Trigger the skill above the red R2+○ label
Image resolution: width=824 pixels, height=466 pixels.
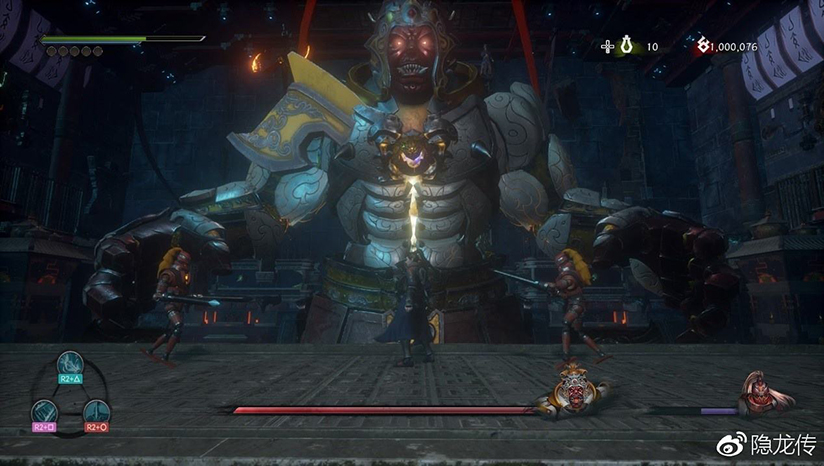(x=94, y=411)
